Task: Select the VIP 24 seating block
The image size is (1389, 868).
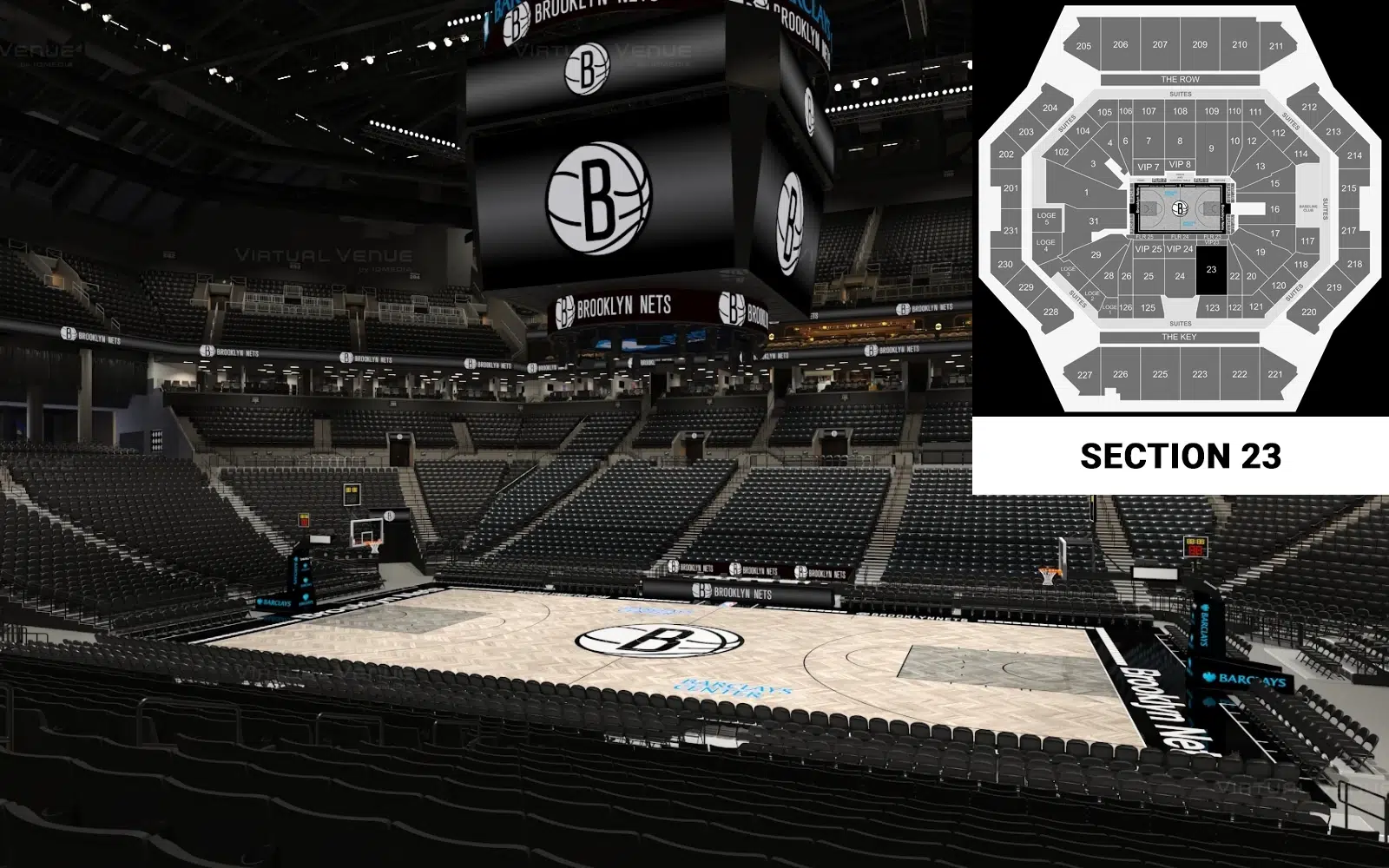Action: 1179,249
